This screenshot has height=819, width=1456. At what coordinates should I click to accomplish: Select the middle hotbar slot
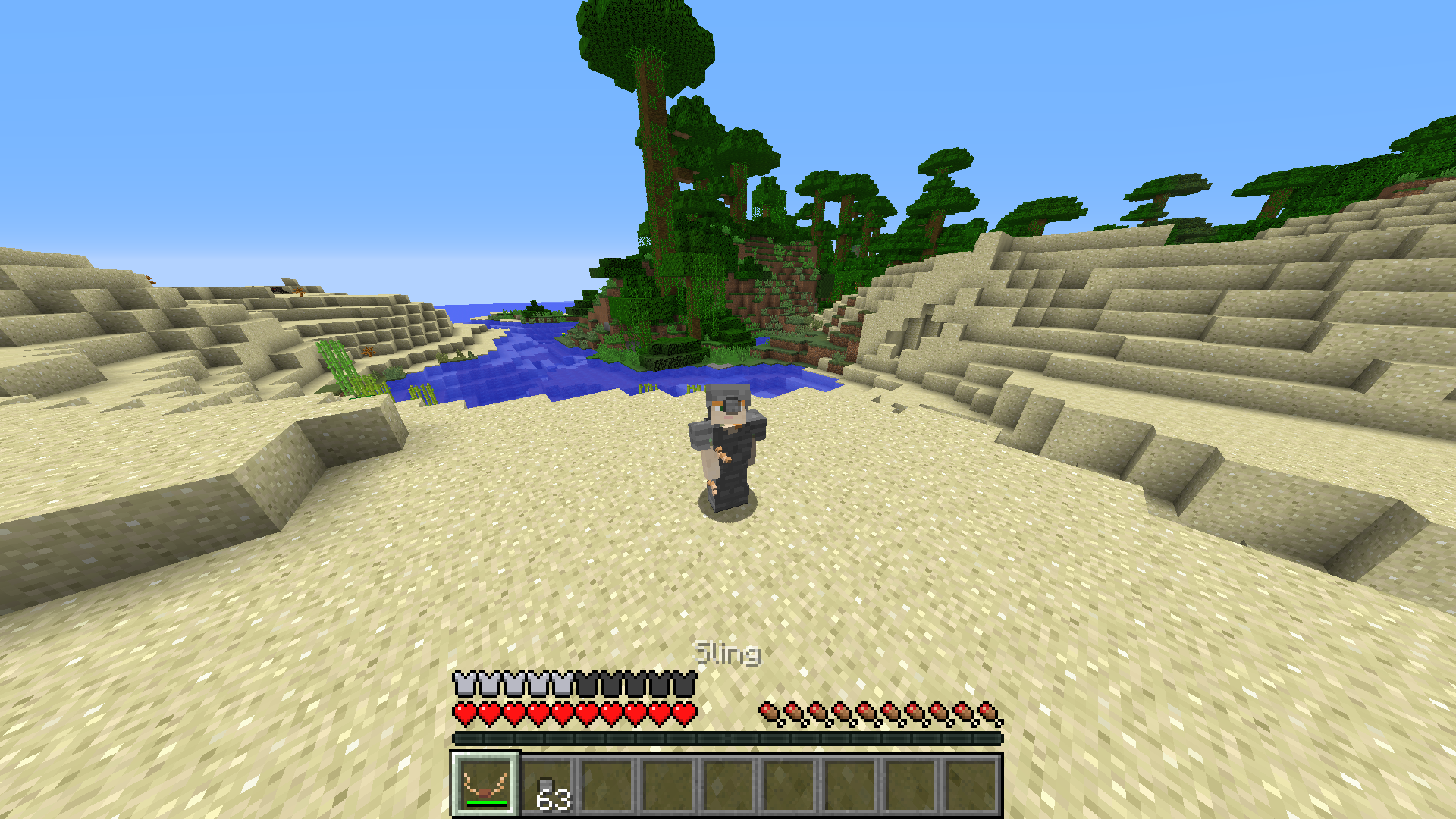728,785
